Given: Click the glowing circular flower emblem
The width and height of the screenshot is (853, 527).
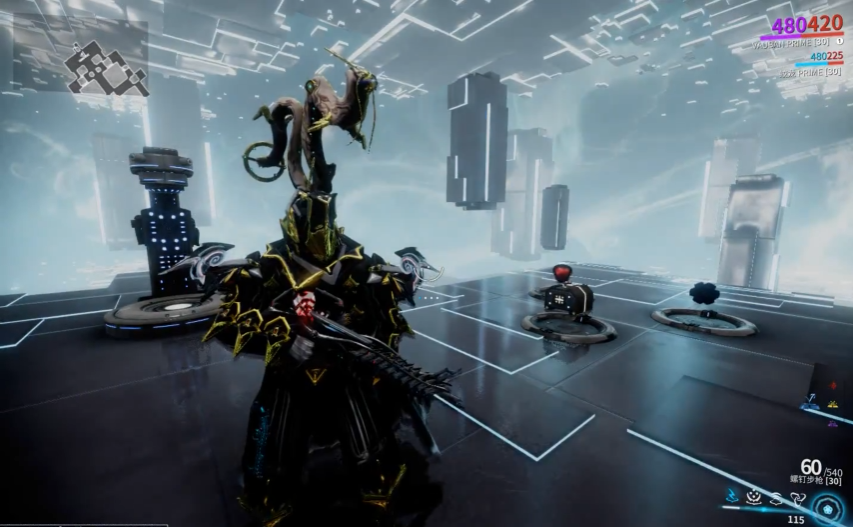Looking at the screenshot, I should click(829, 508).
